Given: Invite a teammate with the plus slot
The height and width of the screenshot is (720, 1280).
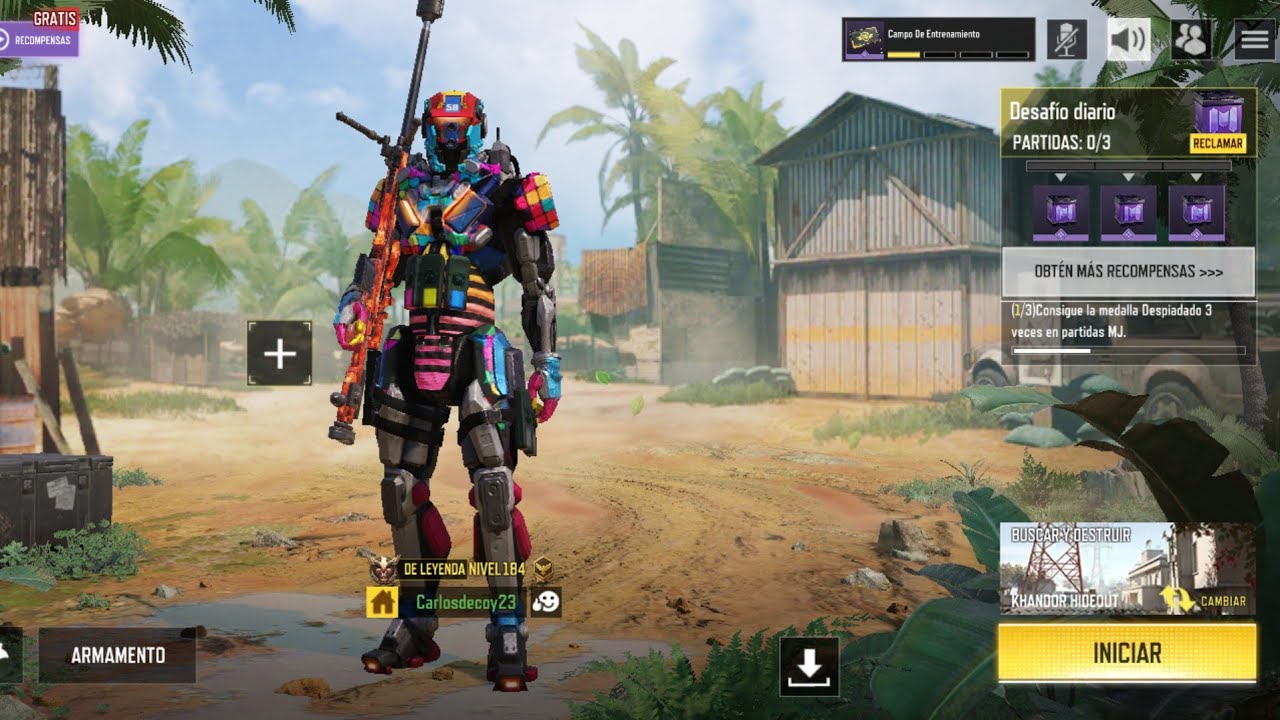Looking at the screenshot, I should 279,353.
